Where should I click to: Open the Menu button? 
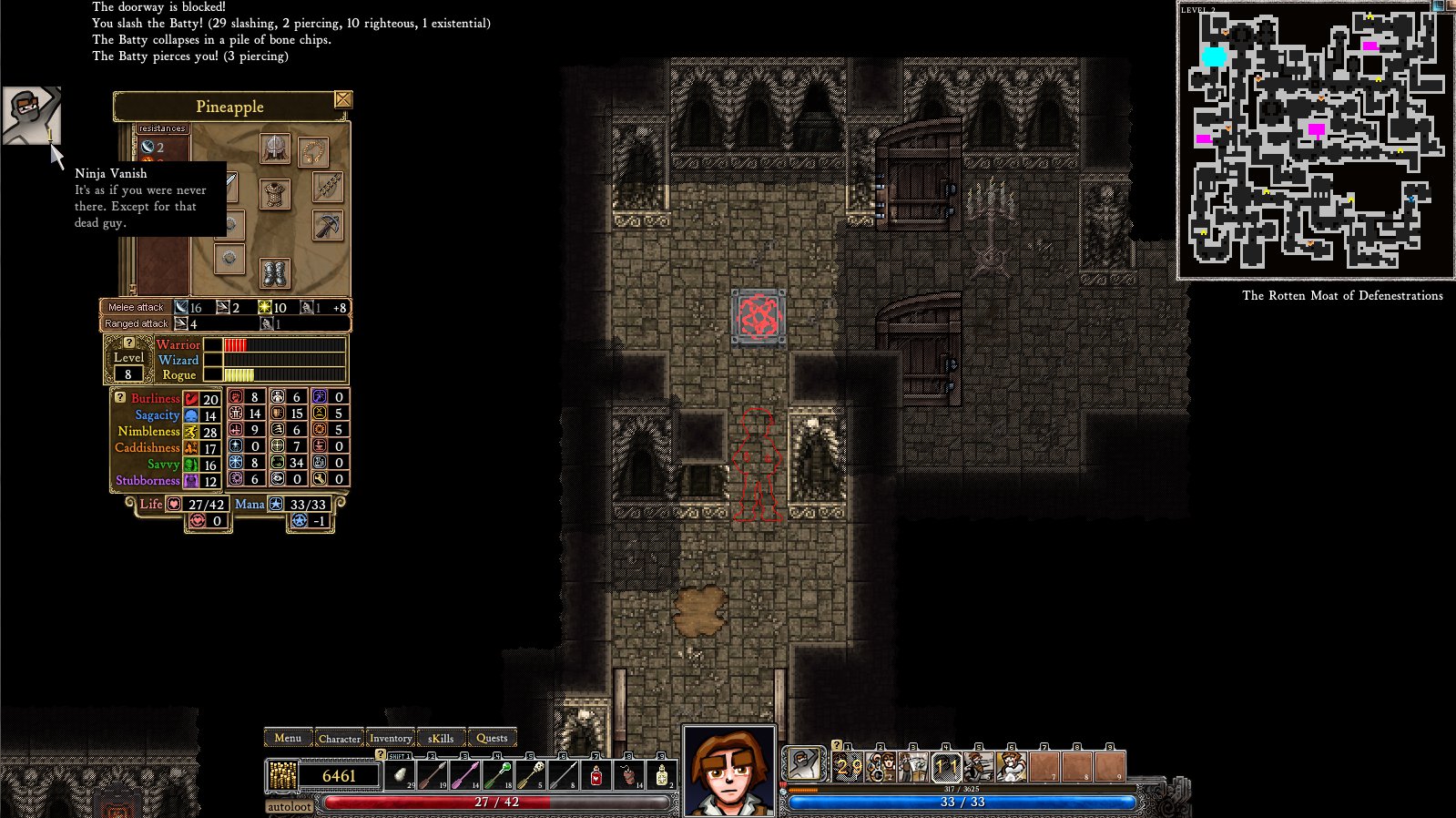pyautogui.click(x=288, y=738)
